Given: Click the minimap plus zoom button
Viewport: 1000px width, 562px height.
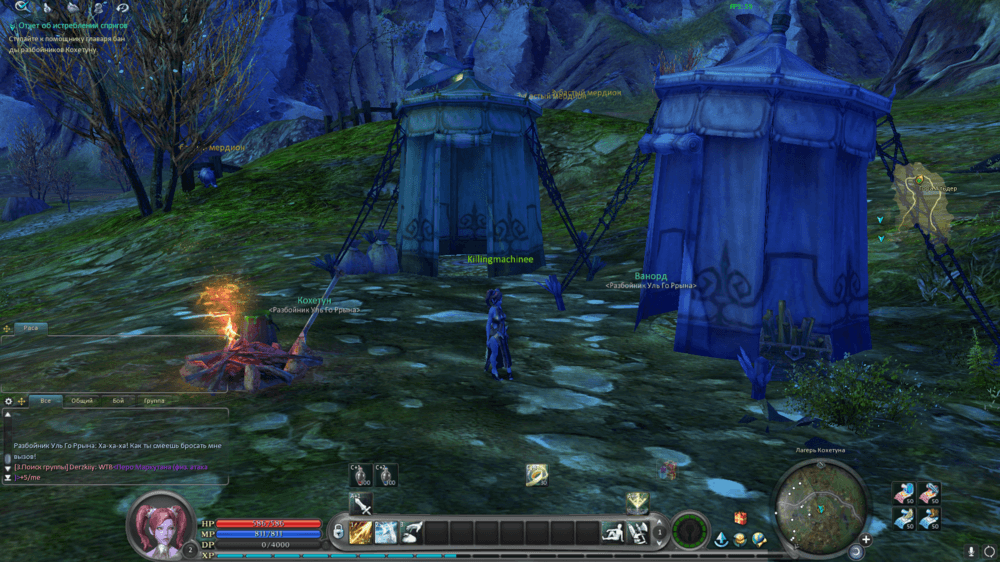Looking at the screenshot, I should click(x=866, y=540).
